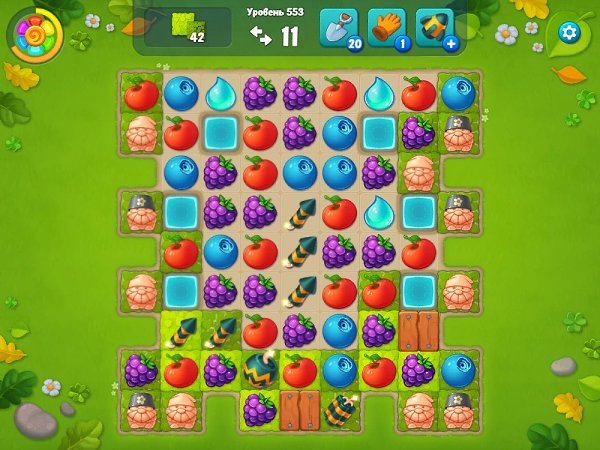Click the rainbow blast meter
The height and width of the screenshot is (450, 600).
(x=36, y=36)
